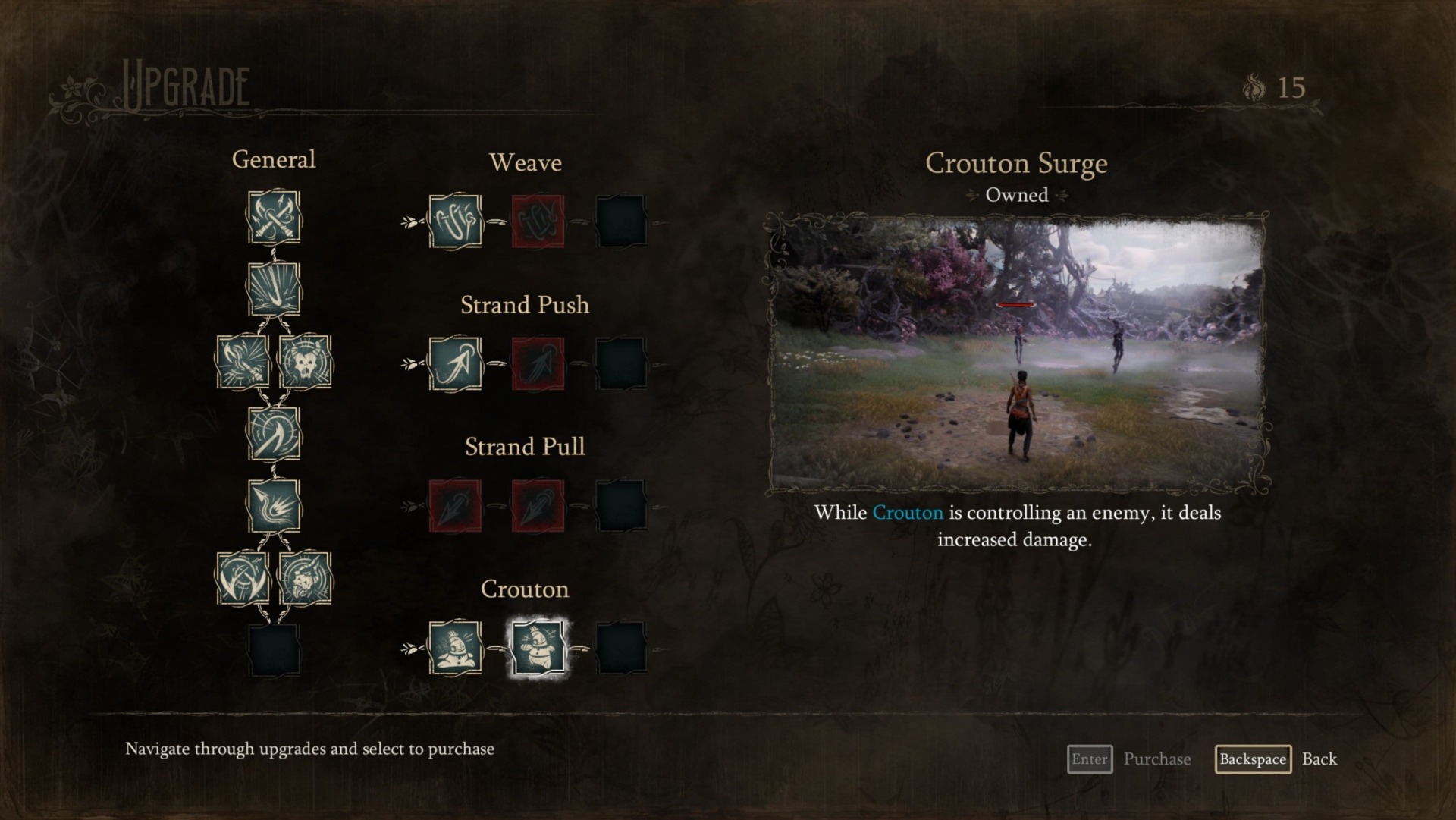This screenshot has height=820, width=1456.
Task: Select the first Strand Push arrow upgrade
Action: point(455,364)
